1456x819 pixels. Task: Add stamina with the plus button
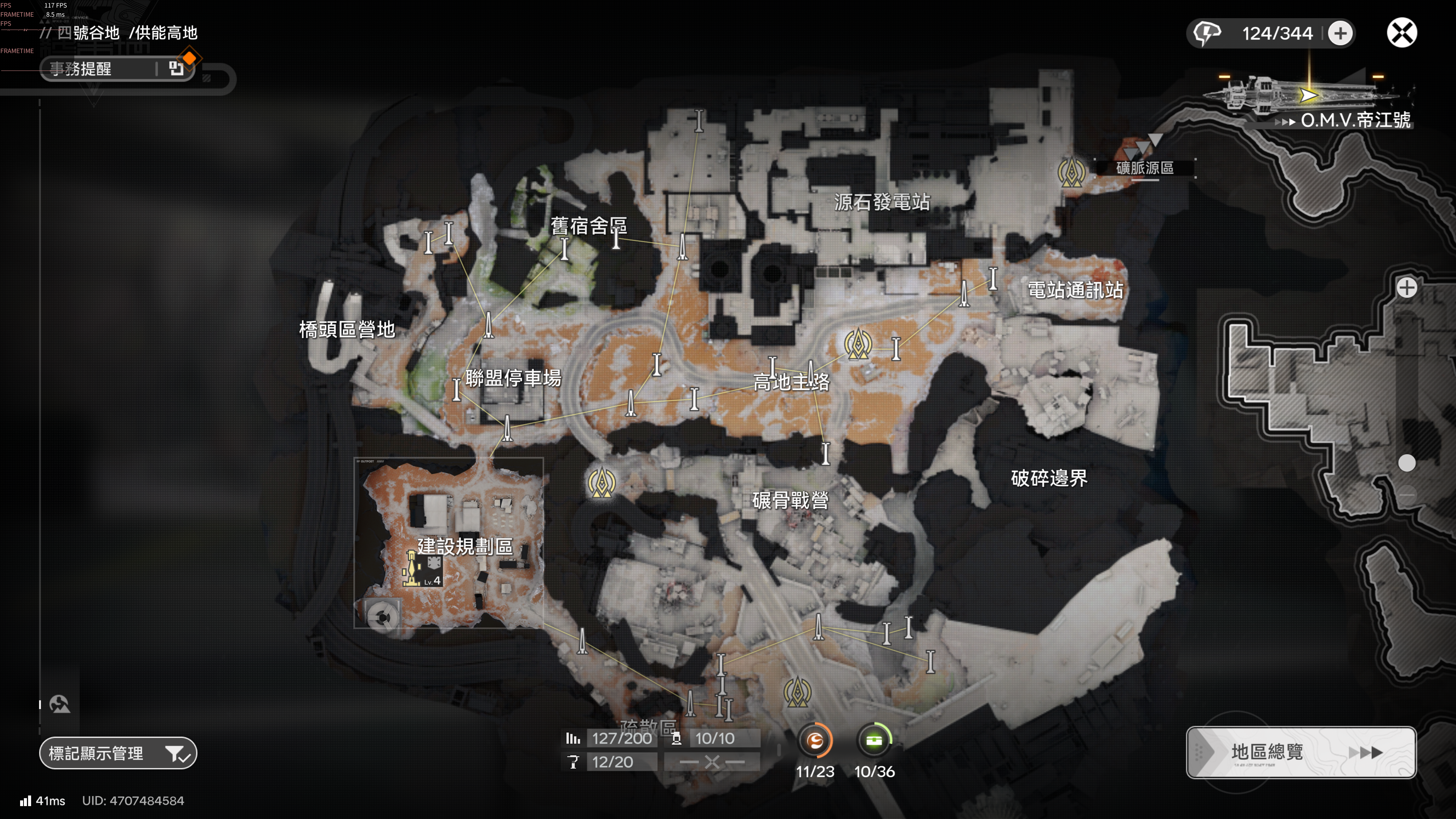(x=1340, y=33)
